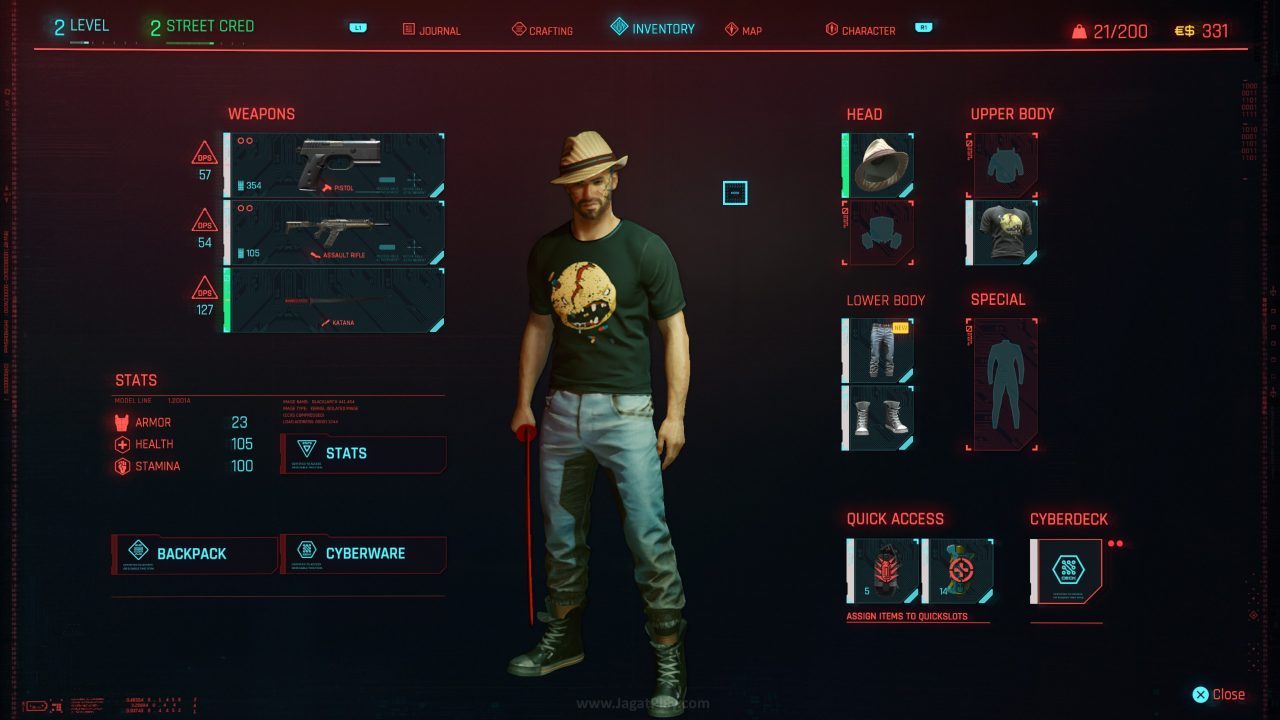Viewport: 1280px width, 720px height.
Task: Open the detailed Stats panel
Action: pyautogui.click(x=363, y=454)
